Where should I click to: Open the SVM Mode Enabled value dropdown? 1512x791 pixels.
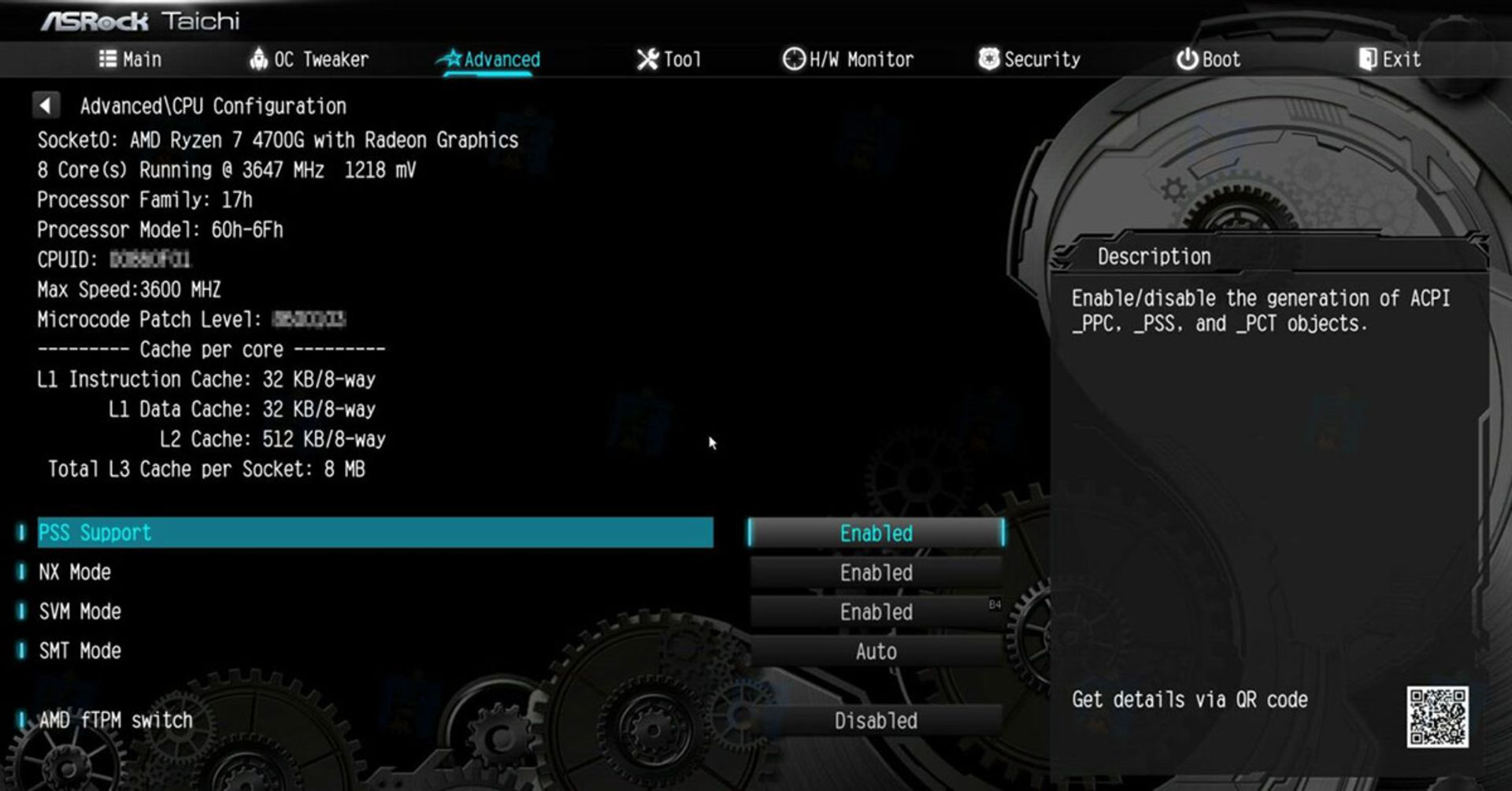(x=876, y=612)
